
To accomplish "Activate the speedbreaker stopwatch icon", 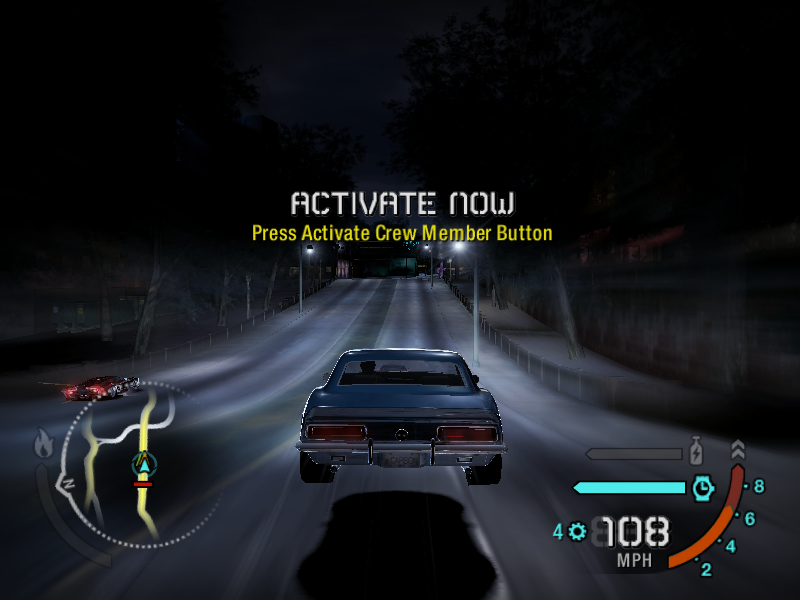I will [703, 487].
